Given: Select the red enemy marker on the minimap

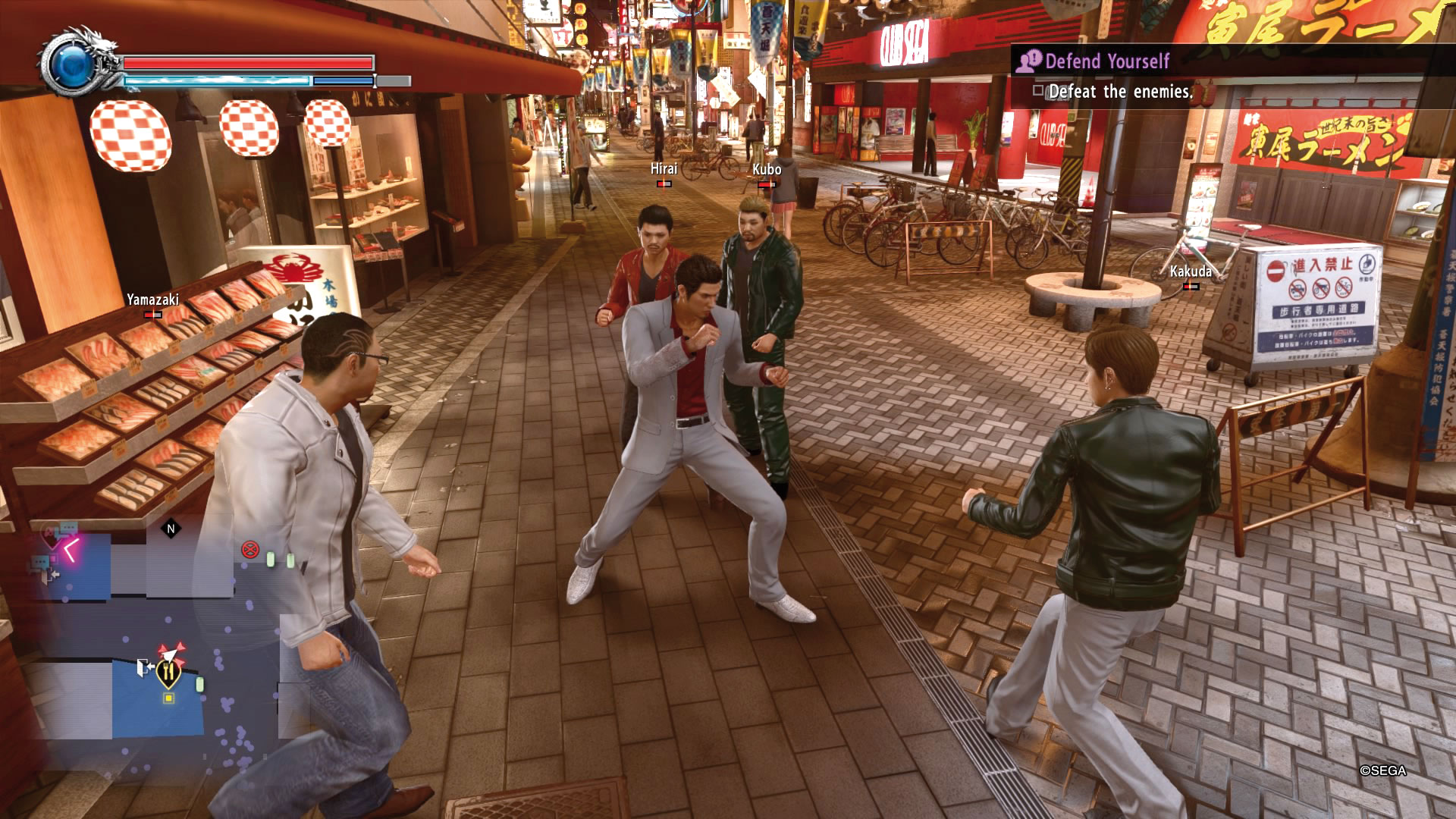Looking at the screenshot, I should 249,550.
